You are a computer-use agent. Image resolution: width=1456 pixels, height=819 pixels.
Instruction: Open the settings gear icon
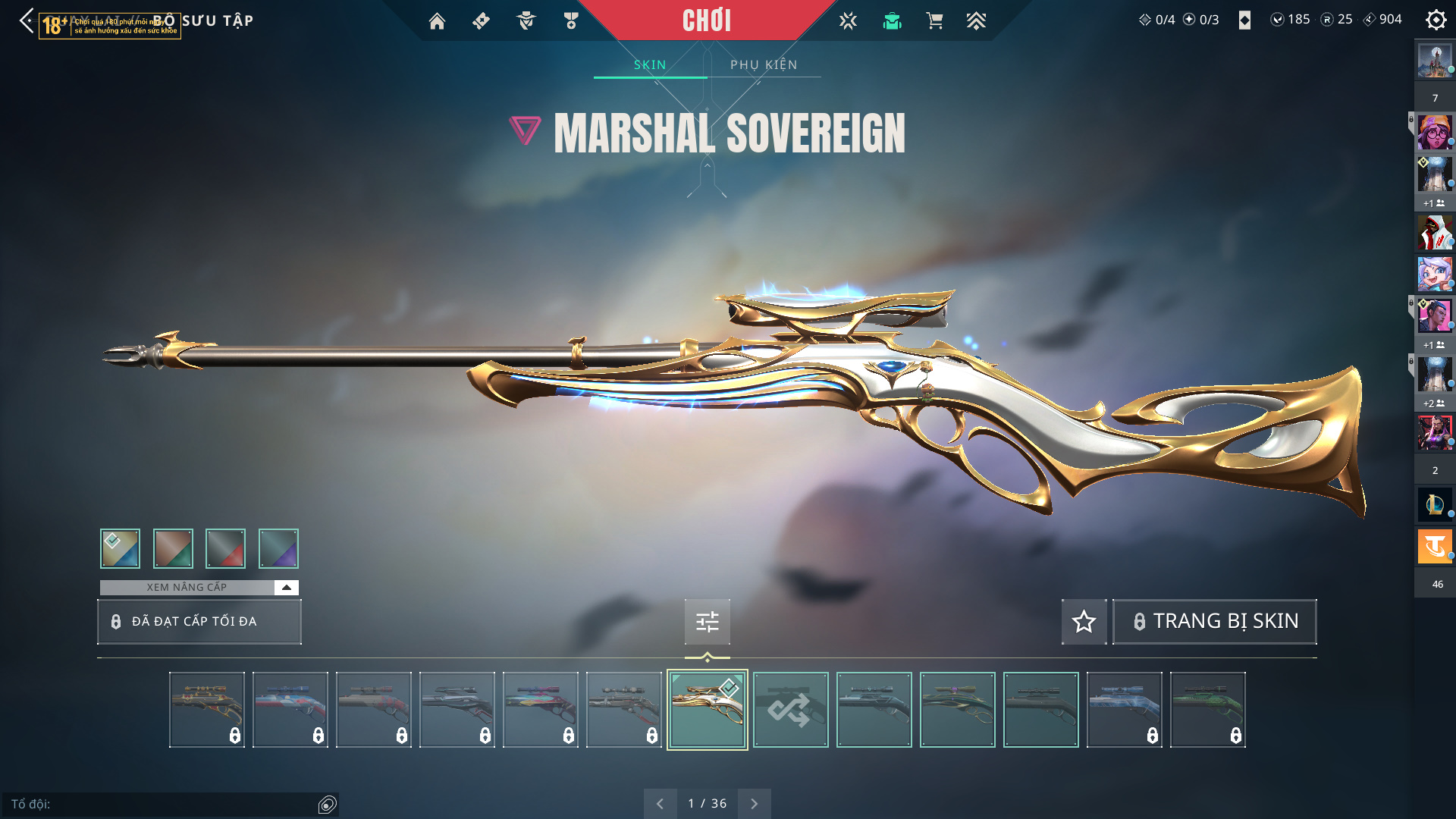pyautogui.click(x=1436, y=20)
